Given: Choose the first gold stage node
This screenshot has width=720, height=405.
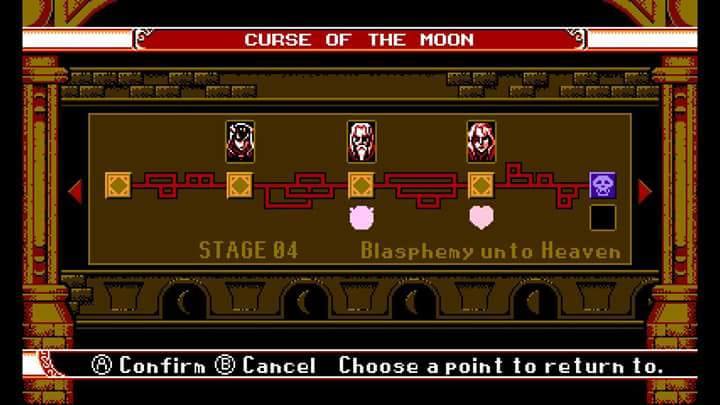Looking at the screenshot, I should pos(118,185).
